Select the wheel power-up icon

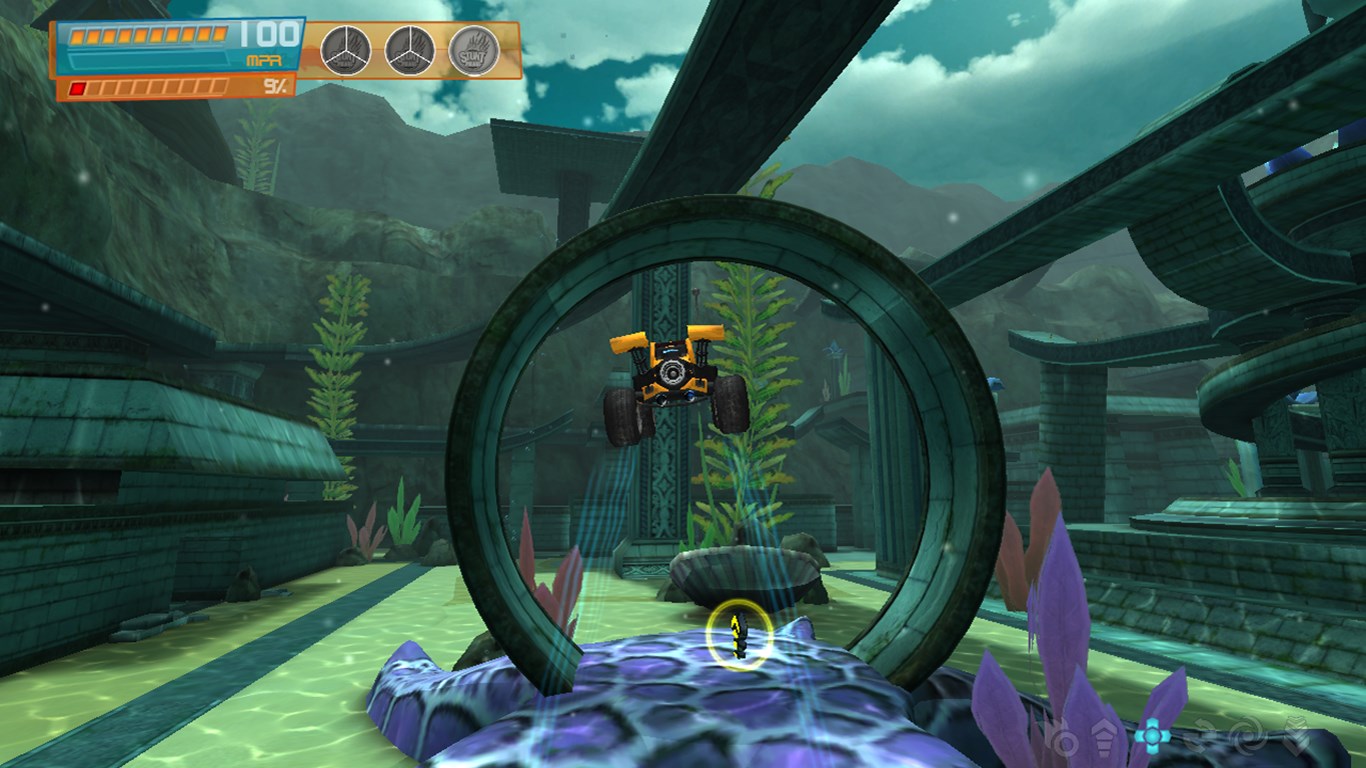(x=1065, y=741)
